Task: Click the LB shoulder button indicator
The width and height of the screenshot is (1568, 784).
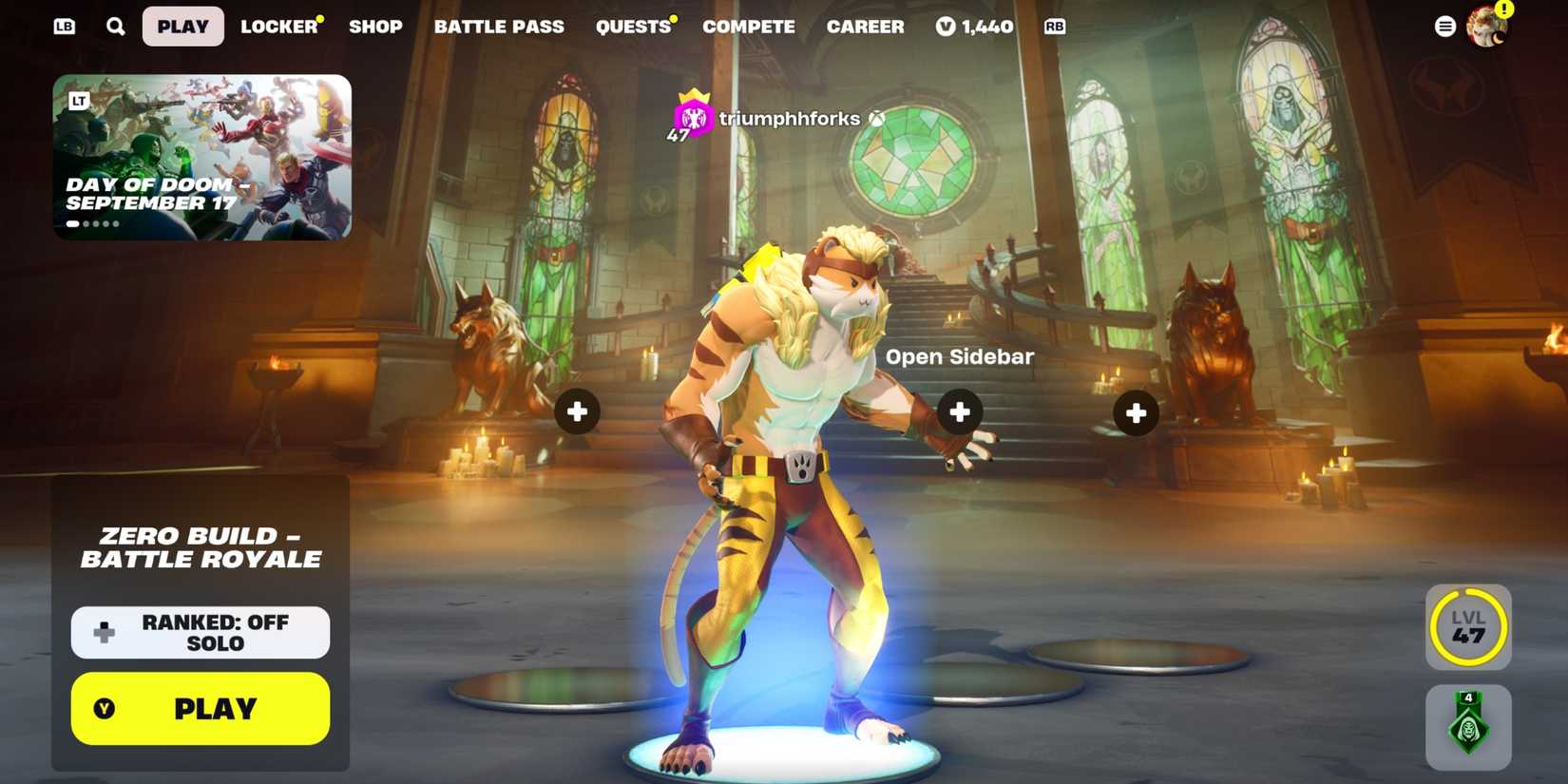Action: point(65,26)
